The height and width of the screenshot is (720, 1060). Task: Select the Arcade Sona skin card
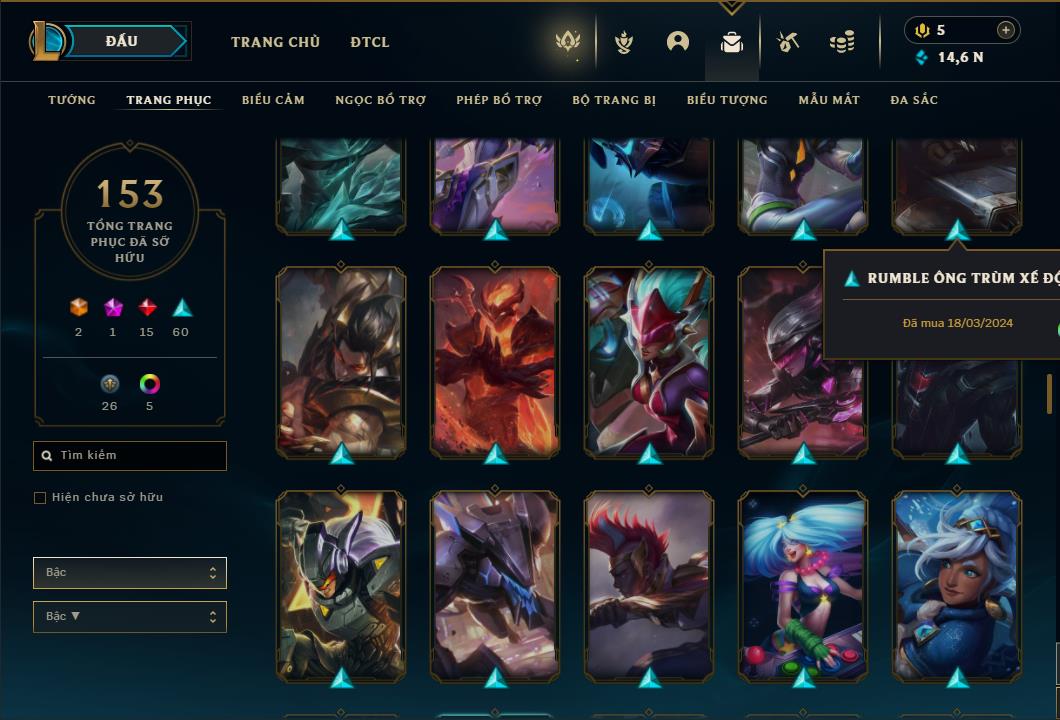click(803, 584)
